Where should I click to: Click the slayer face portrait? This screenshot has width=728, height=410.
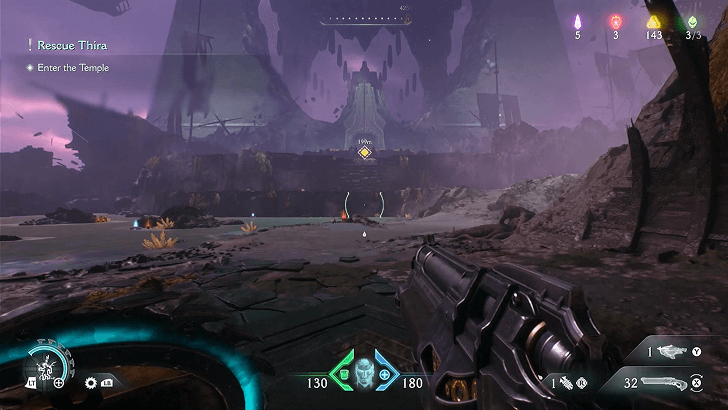pos(364,371)
